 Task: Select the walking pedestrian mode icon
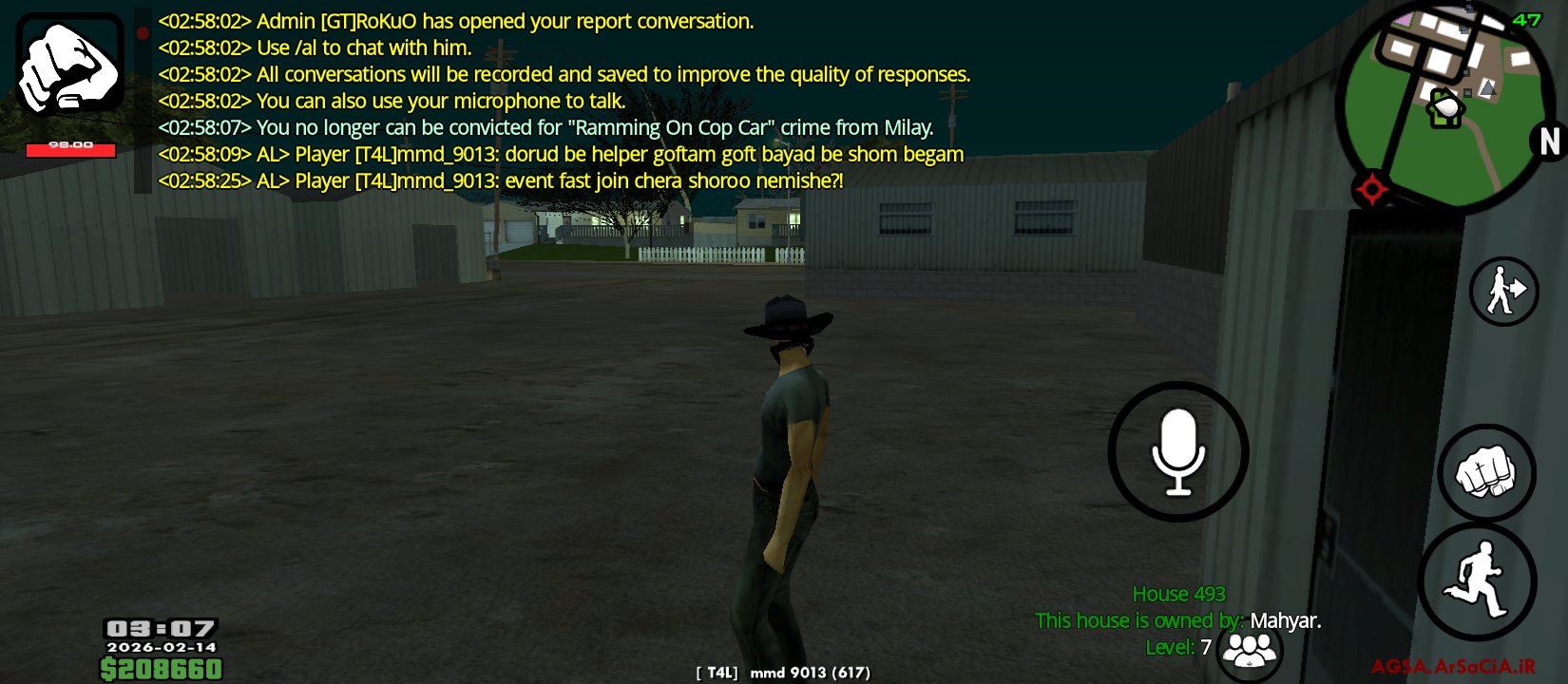[1503, 293]
